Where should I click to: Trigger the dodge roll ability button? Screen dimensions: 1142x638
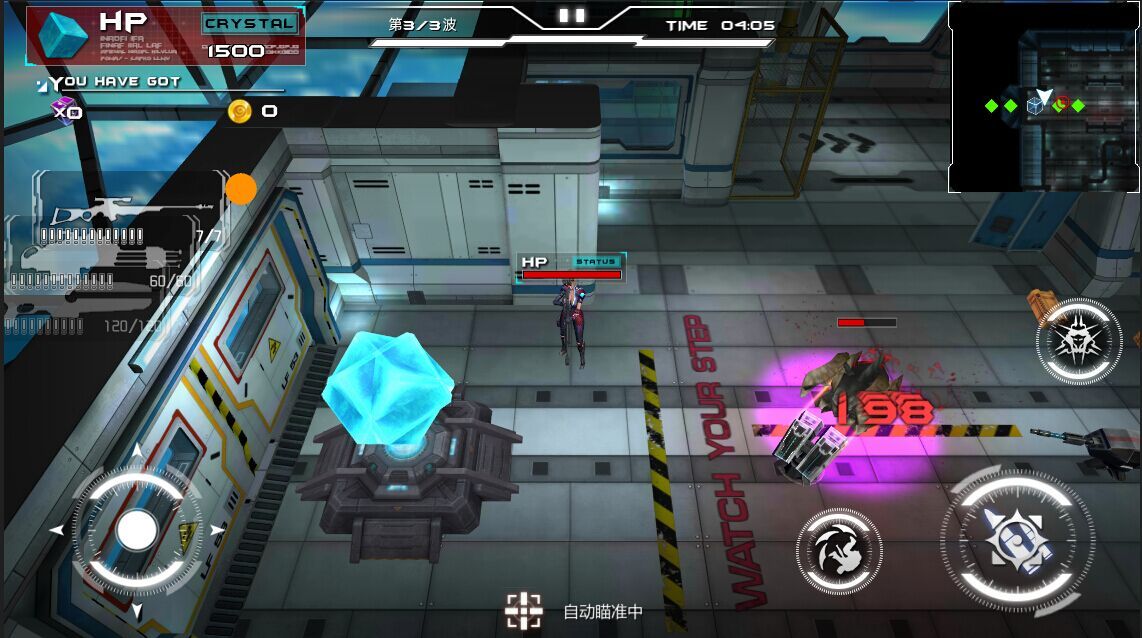pyautogui.click(x=839, y=551)
